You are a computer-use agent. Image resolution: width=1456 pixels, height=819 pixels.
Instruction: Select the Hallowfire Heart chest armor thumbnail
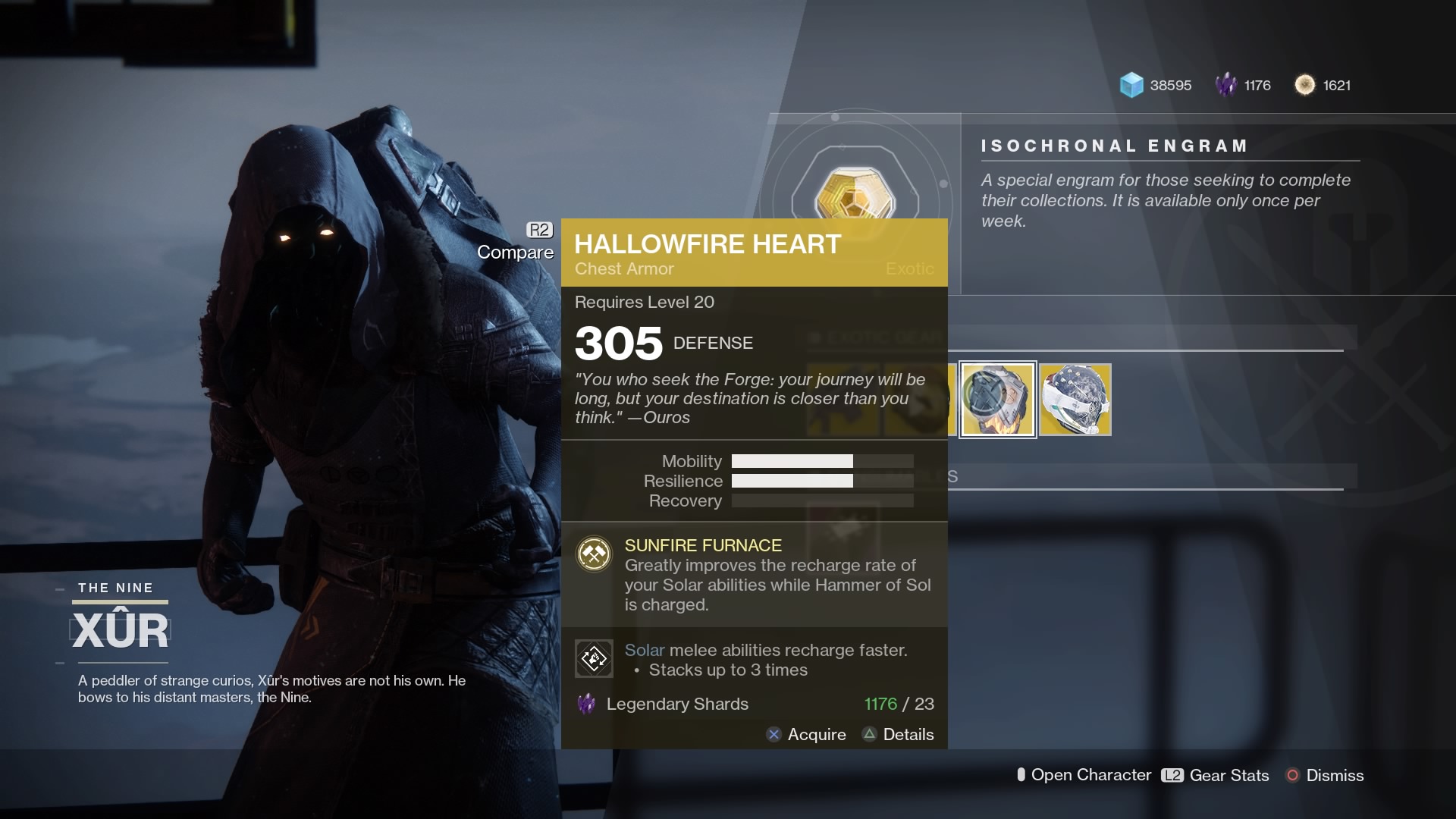(x=997, y=400)
